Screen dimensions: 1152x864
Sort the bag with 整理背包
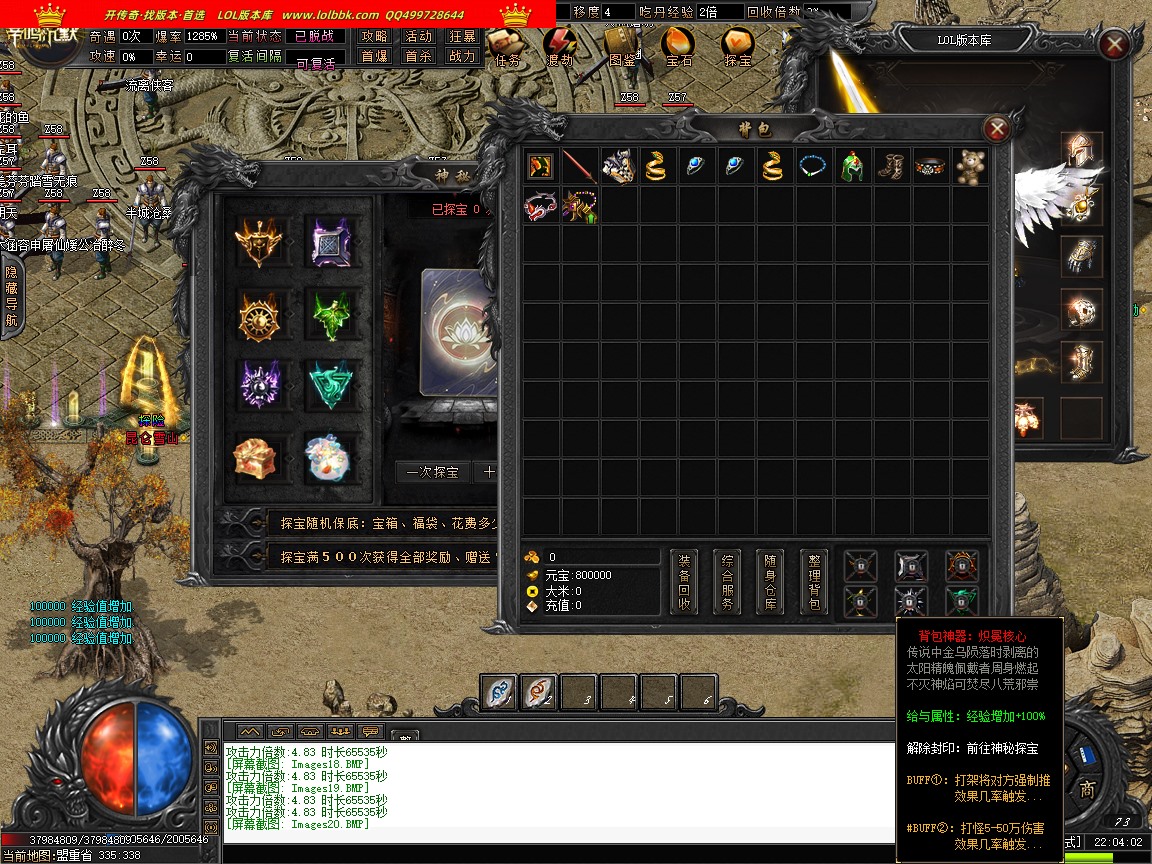tap(814, 582)
